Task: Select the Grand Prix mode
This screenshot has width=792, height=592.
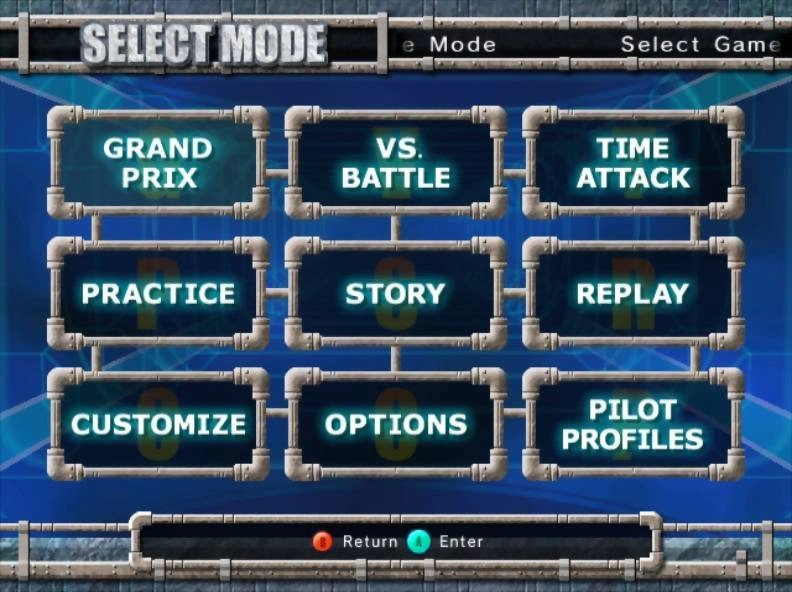Action: (158, 163)
